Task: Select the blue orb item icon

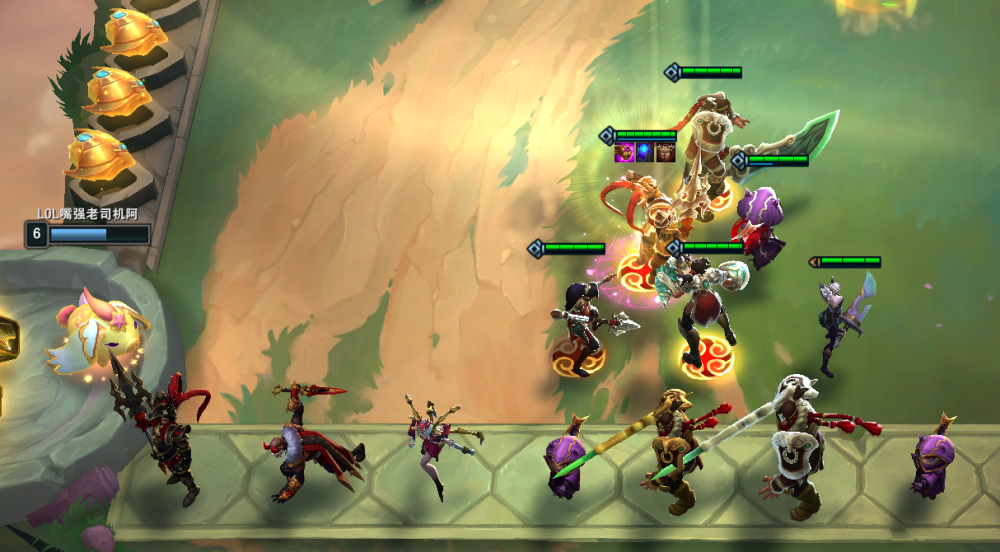Action: tap(645, 152)
